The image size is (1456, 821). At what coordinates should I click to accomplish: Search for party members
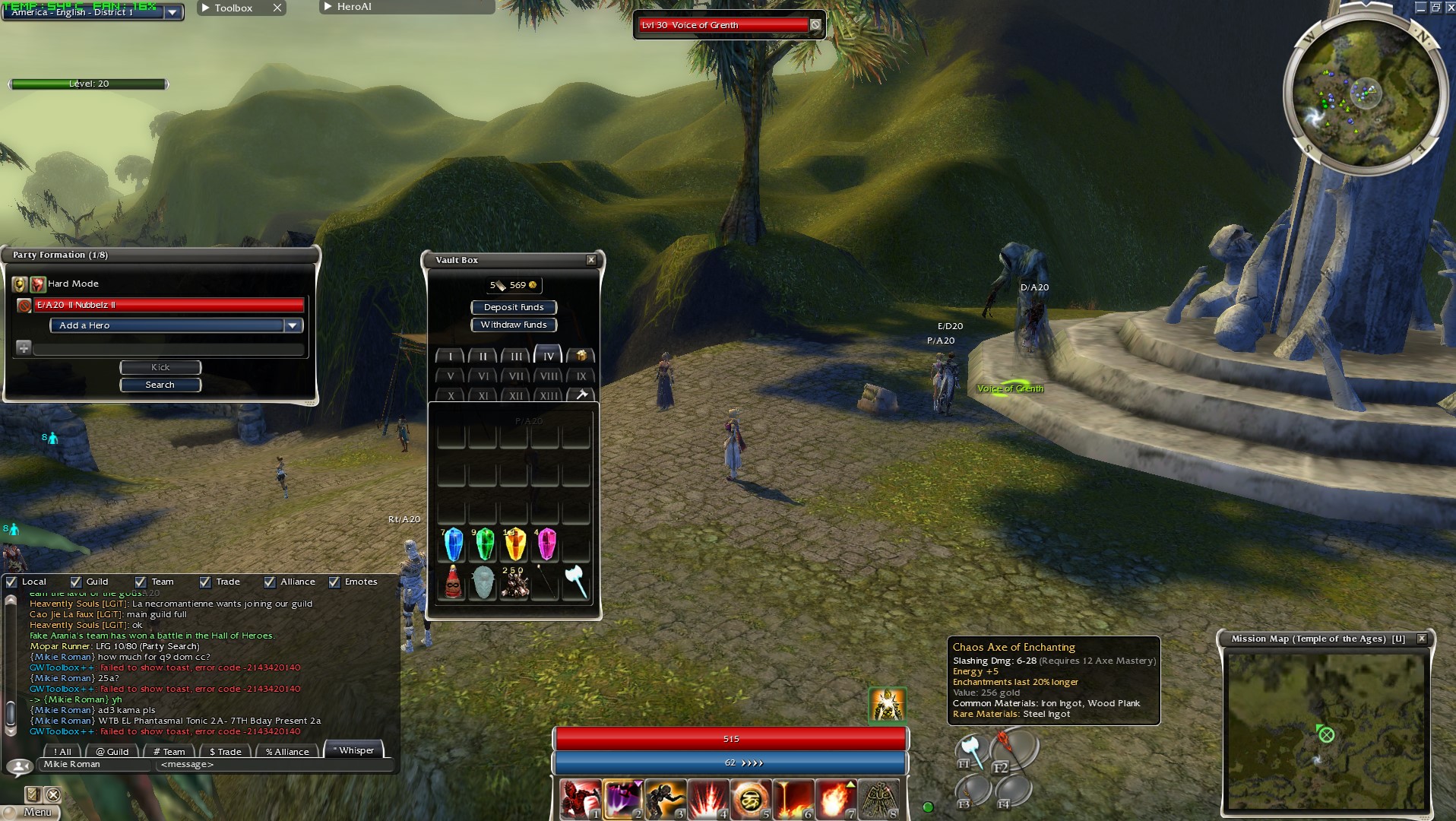[x=160, y=385]
